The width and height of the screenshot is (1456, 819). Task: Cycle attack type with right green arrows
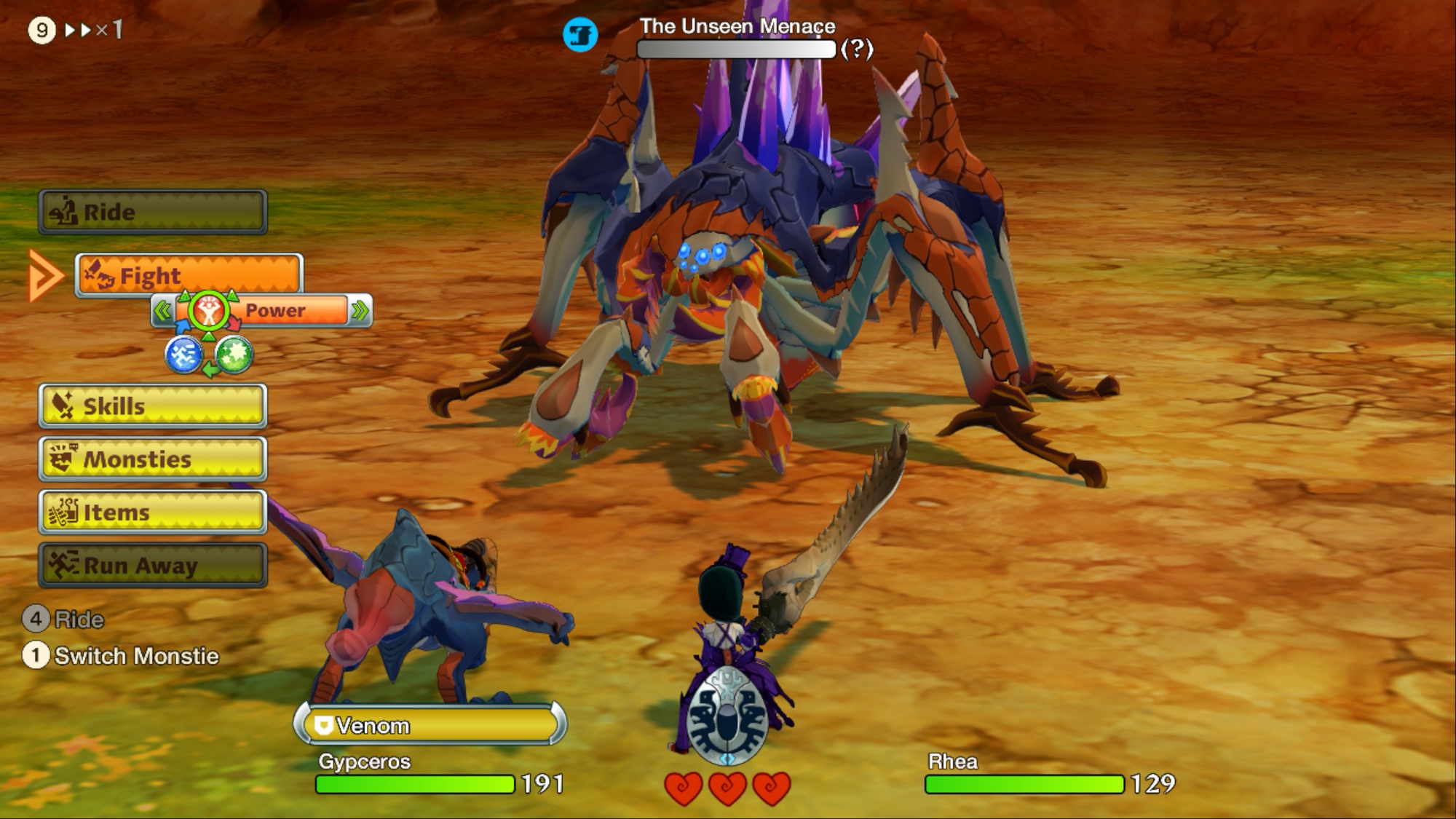coord(360,312)
